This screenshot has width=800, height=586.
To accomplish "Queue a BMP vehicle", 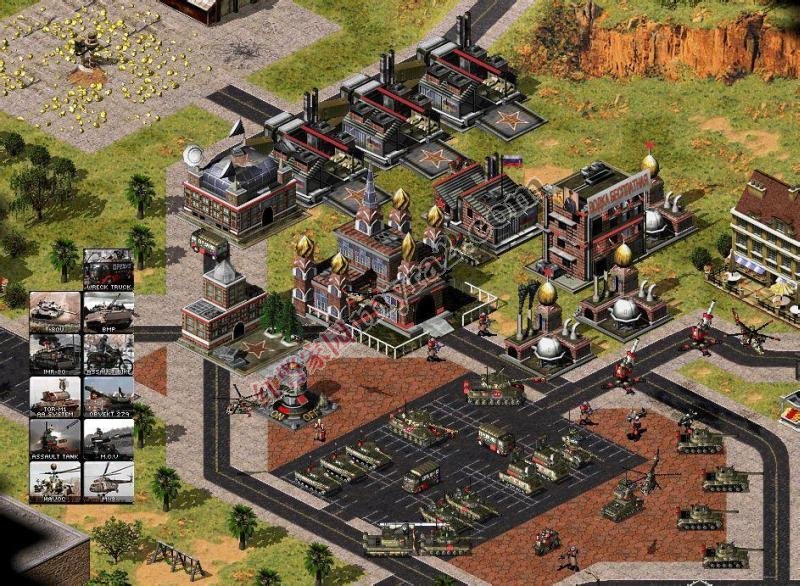I will (x=108, y=311).
